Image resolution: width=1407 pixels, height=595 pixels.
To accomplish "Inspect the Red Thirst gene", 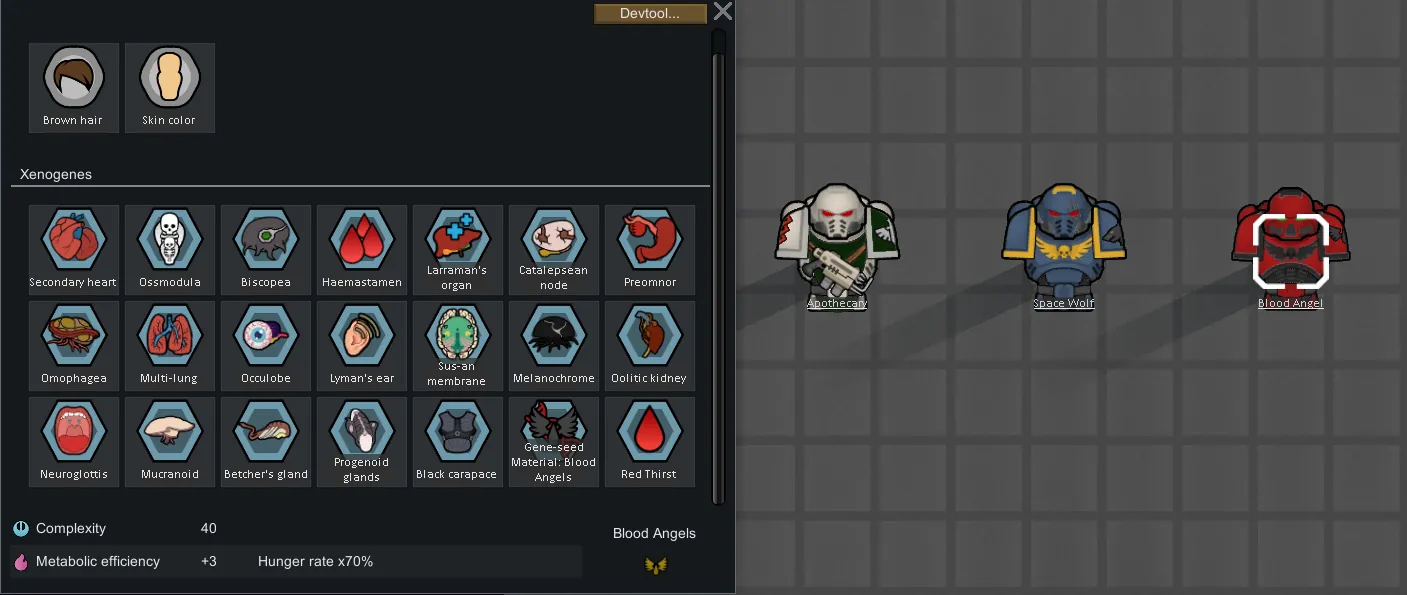I will (649, 441).
